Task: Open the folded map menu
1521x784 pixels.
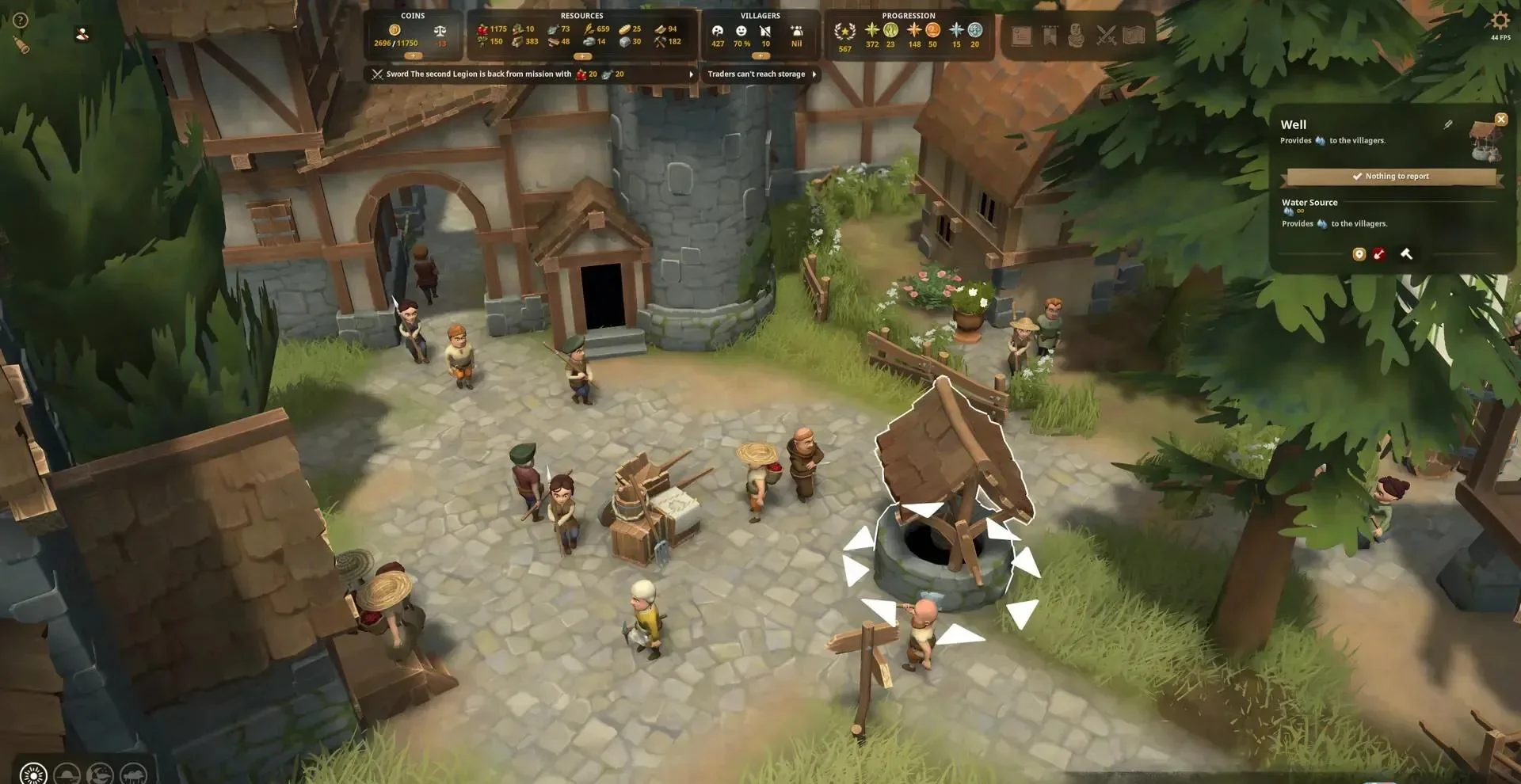Action: 1134,36
